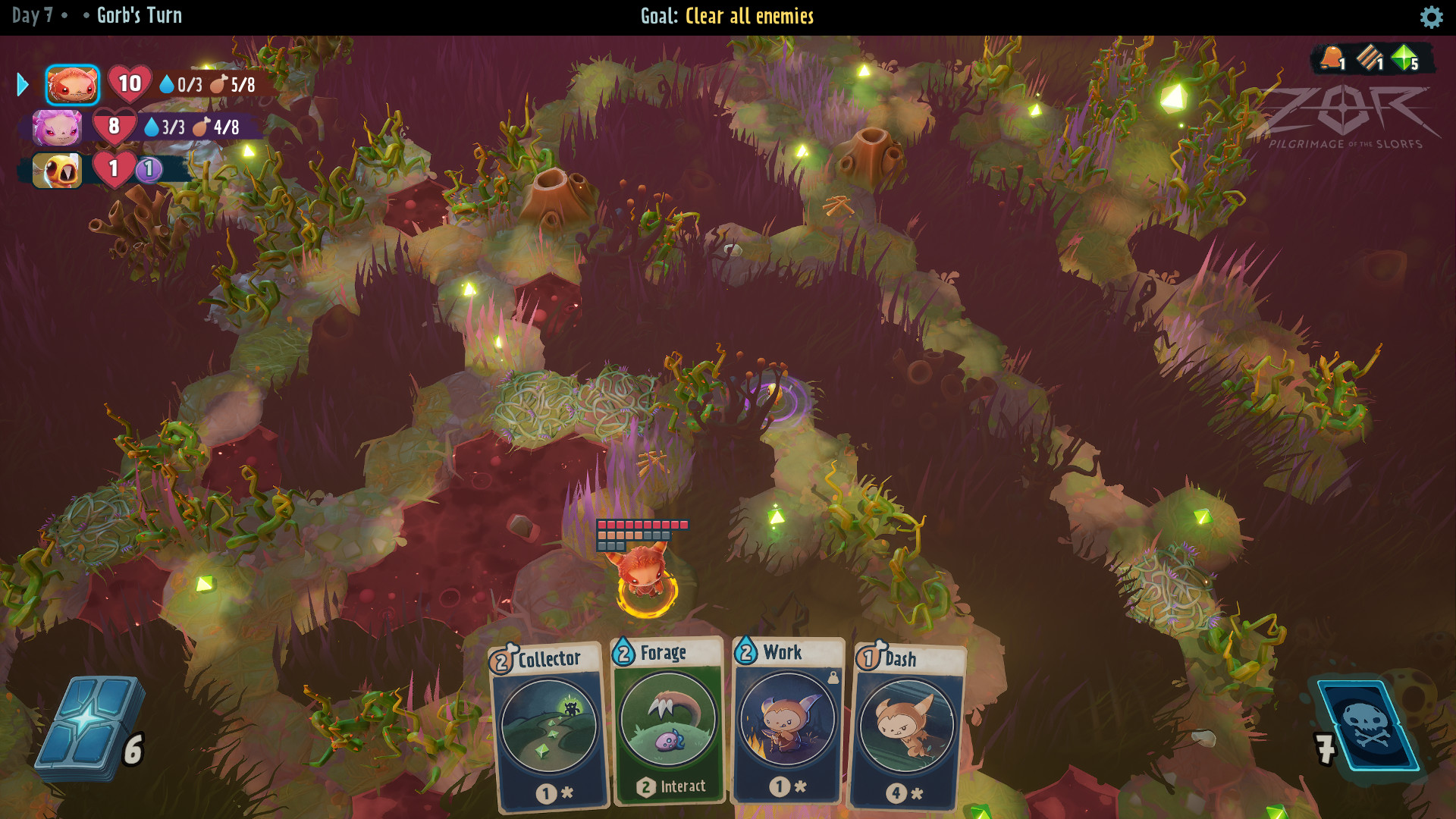The height and width of the screenshot is (819, 1456).
Task: Open the settings gear menu
Action: click(1432, 17)
